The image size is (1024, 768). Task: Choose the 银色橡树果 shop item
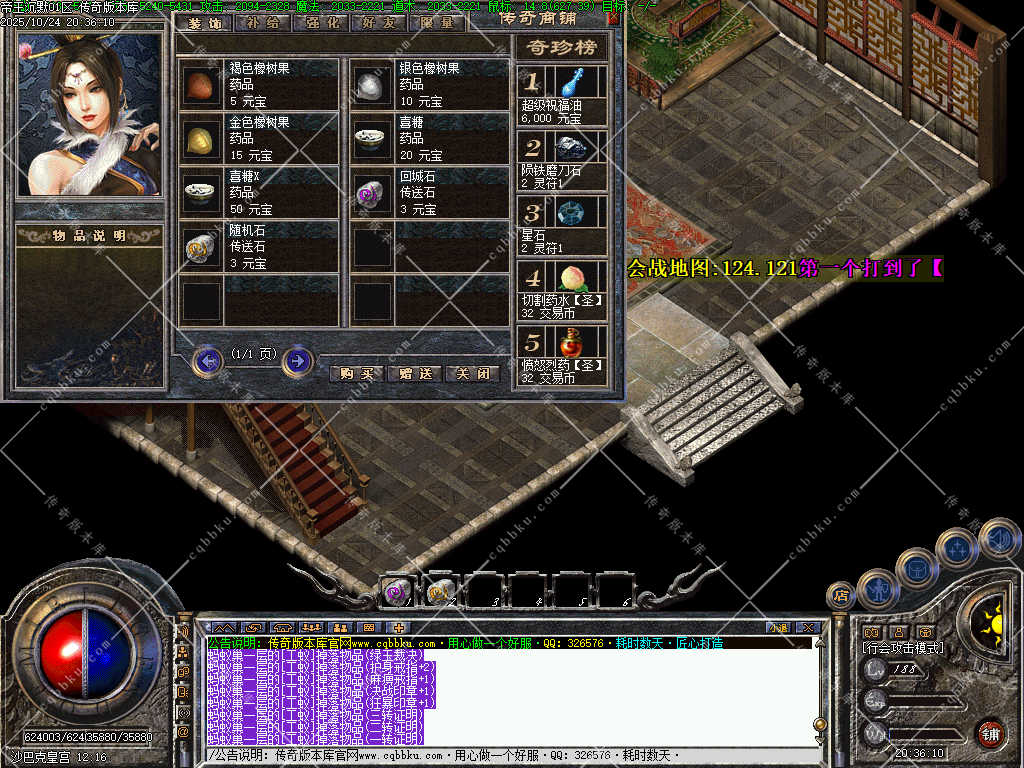[x=428, y=85]
